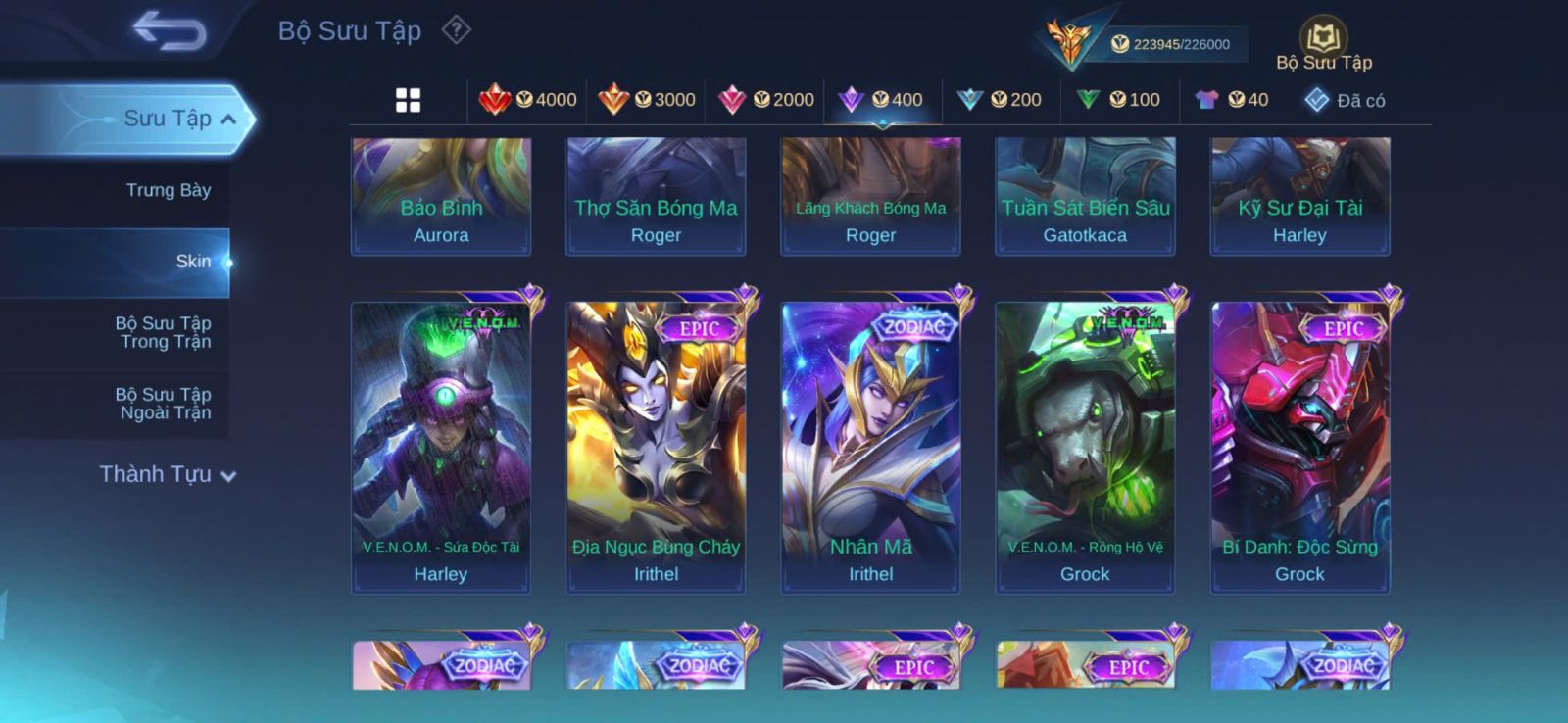
Task: View Irithel's Địa Ngục Bùng Cháy skin
Action: (x=656, y=446)
